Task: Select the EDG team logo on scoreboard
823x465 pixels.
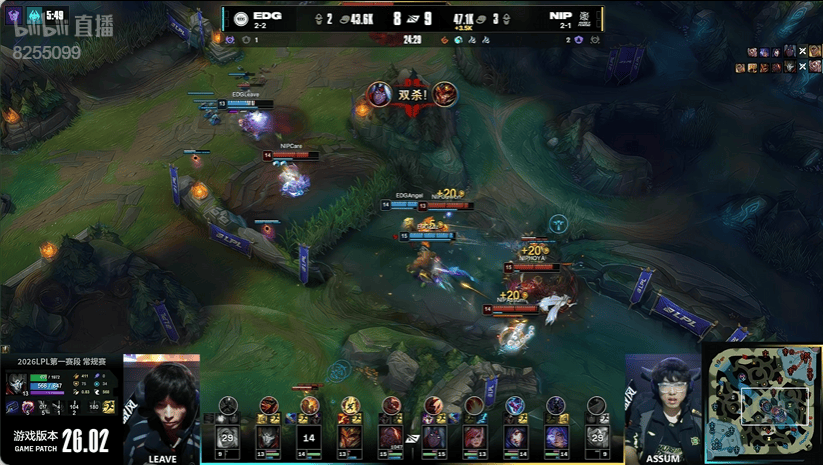Action: (x=241, y=19)
